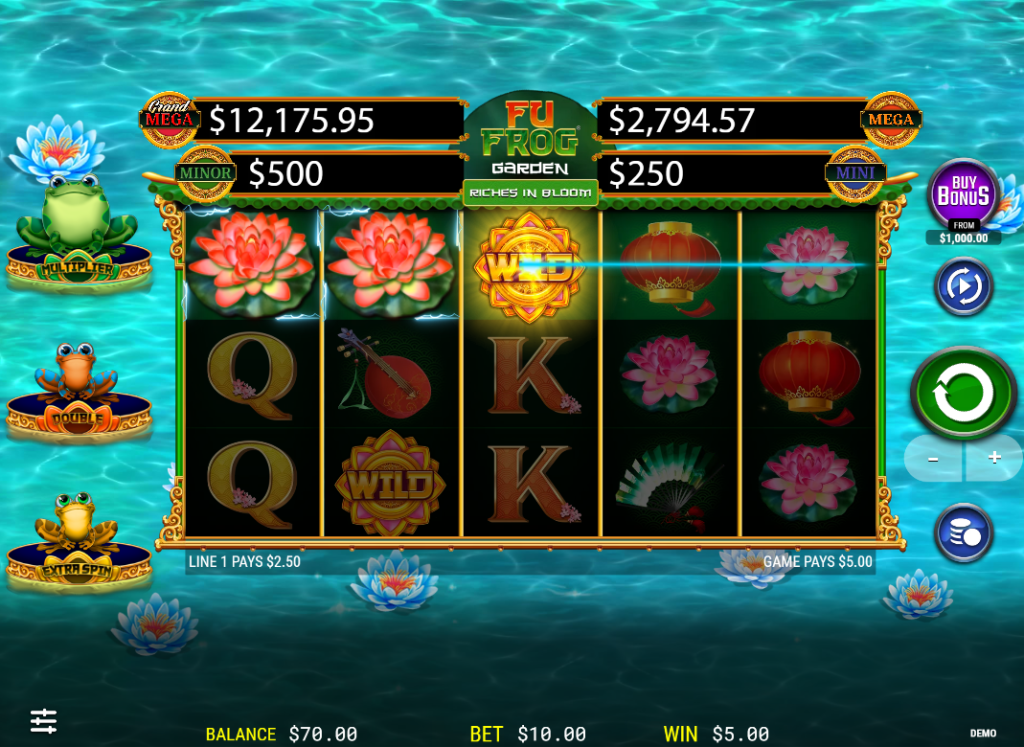Activate the blue autoplay button
The image size is (1024, 747).
click(963, 287)
